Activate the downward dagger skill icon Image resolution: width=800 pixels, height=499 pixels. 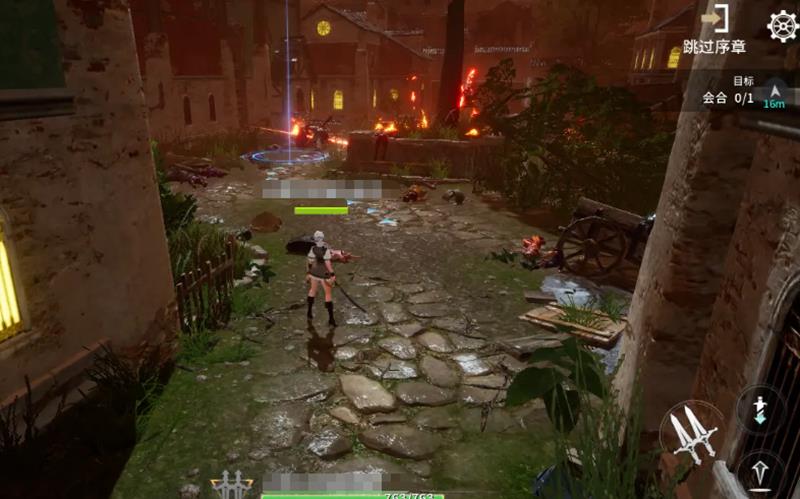[x=760, y=410]
